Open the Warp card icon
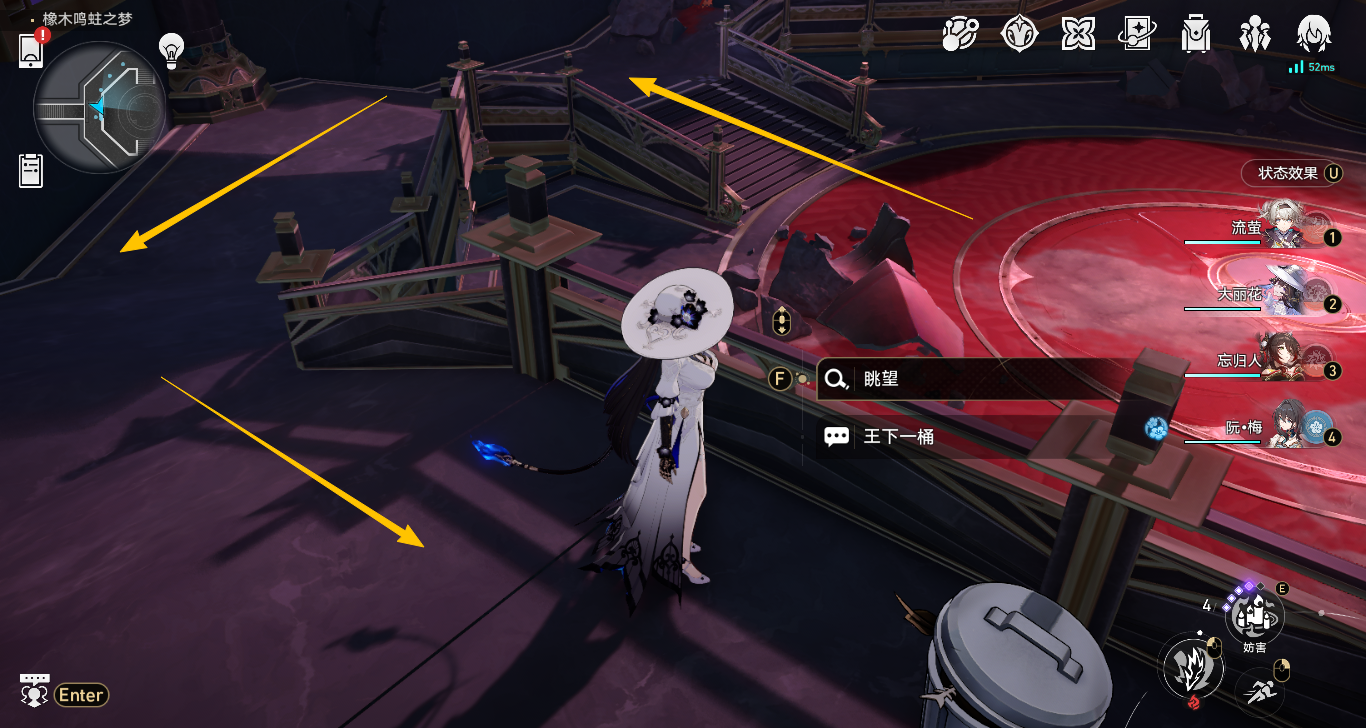Screen dimensions: 1366x728 pos(1136,35)
